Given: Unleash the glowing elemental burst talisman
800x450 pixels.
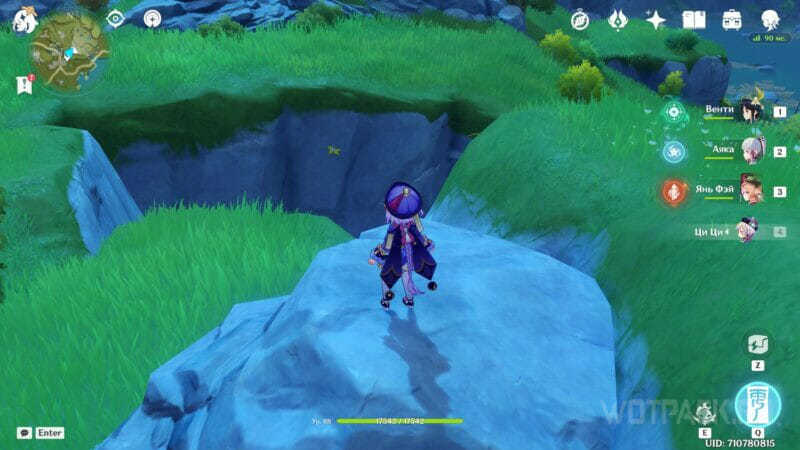Looking at the screenshot, I should [x=757, y=404].
